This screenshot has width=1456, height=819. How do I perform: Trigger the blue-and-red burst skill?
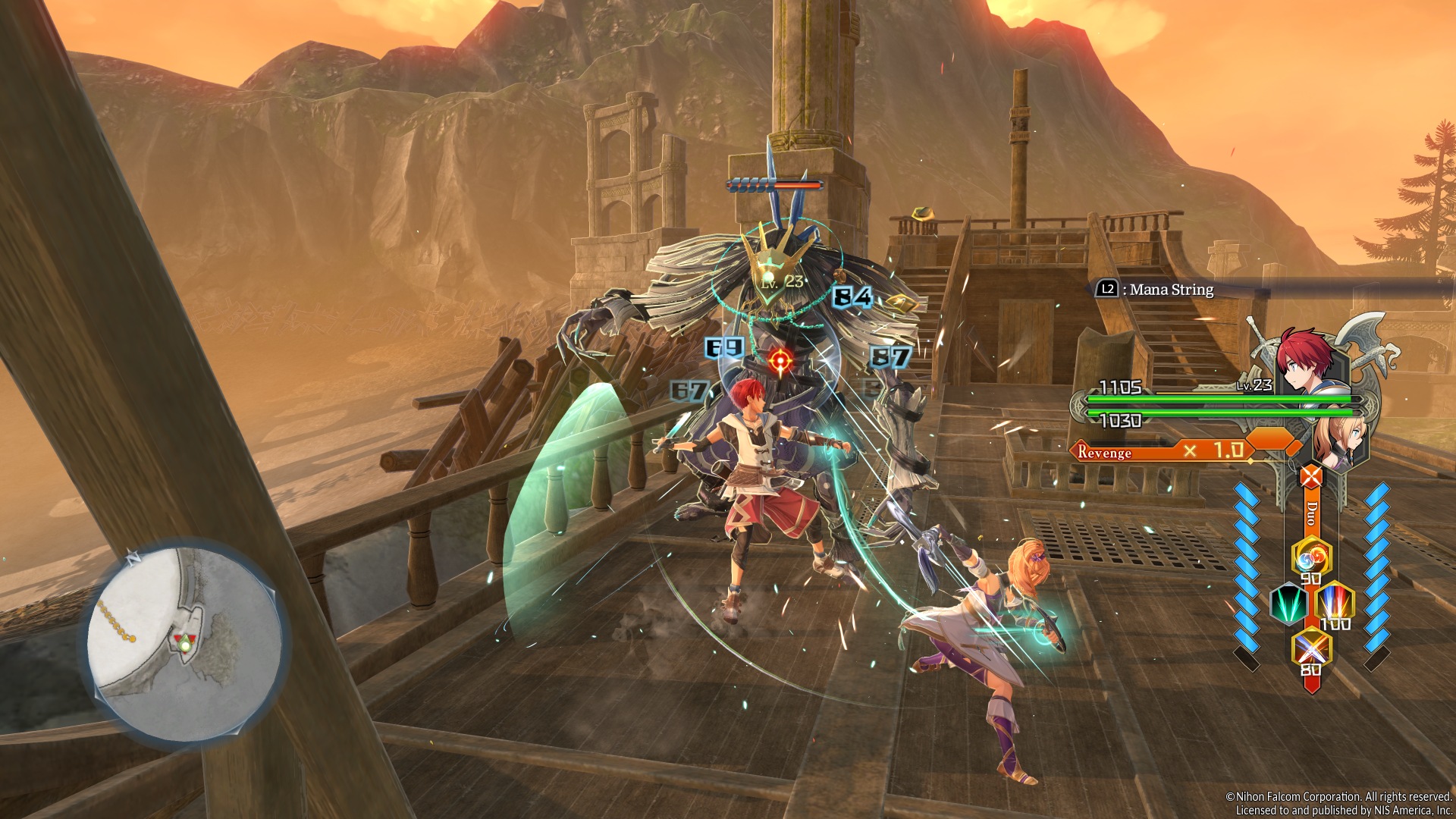[x=1334, y=604]
